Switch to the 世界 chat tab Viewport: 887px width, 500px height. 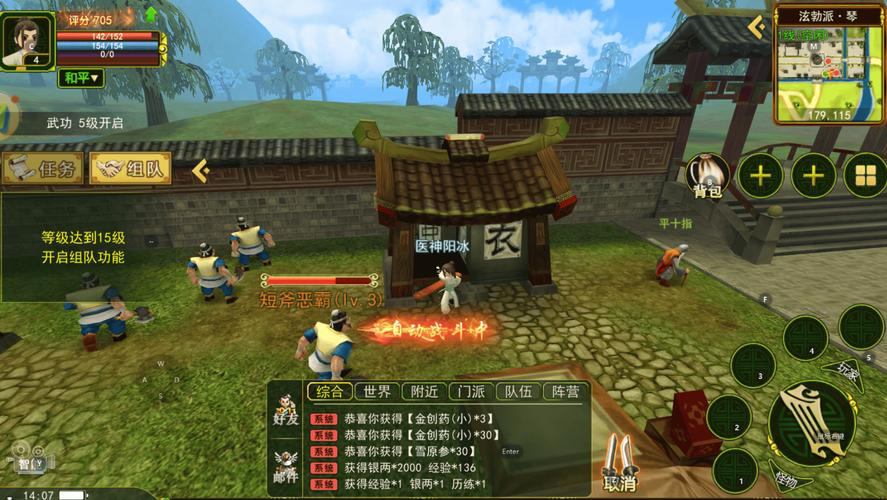[378, 391]
